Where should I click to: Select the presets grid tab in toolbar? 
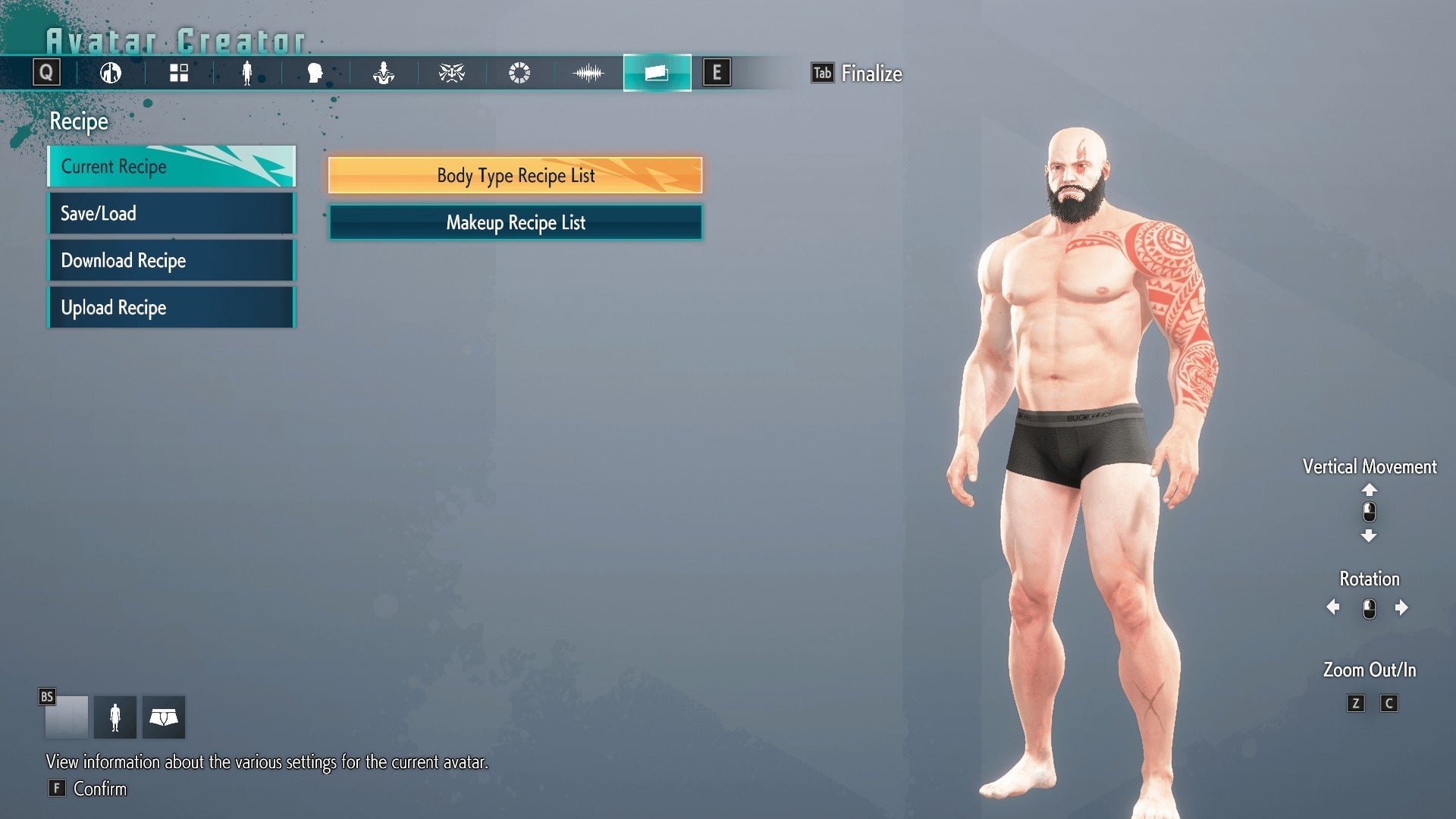pyautogui.click(x=178, y=74)
